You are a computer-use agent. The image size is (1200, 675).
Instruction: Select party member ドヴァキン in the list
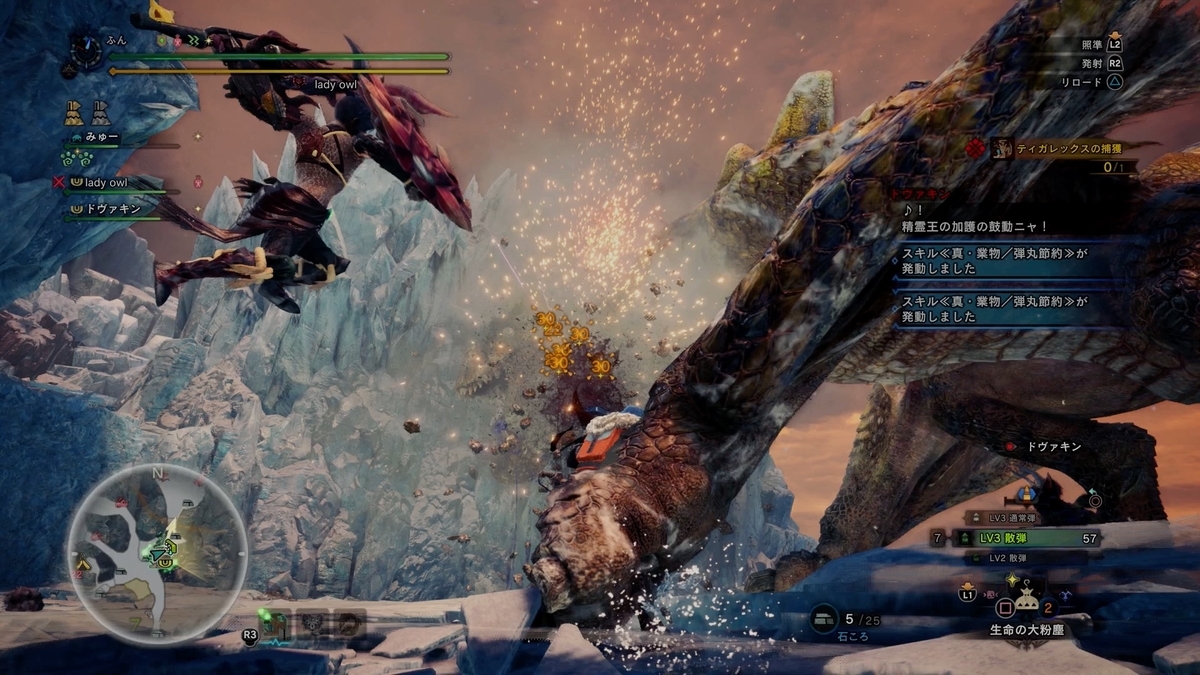tap(110, 209)
